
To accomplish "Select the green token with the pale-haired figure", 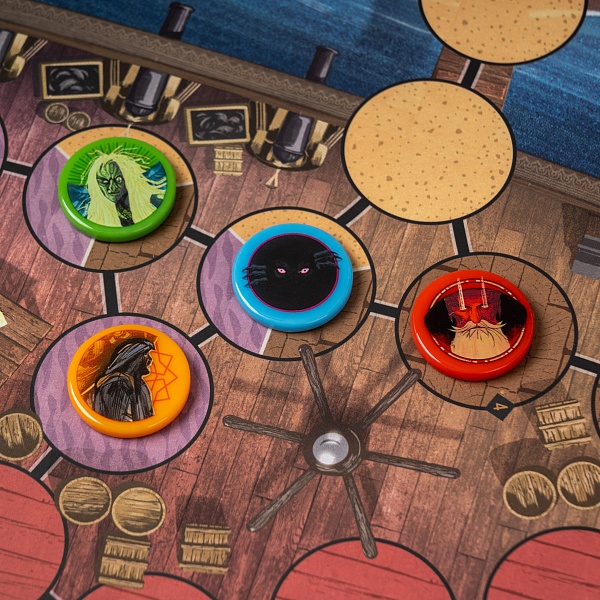I will click(x=117, y=188).
